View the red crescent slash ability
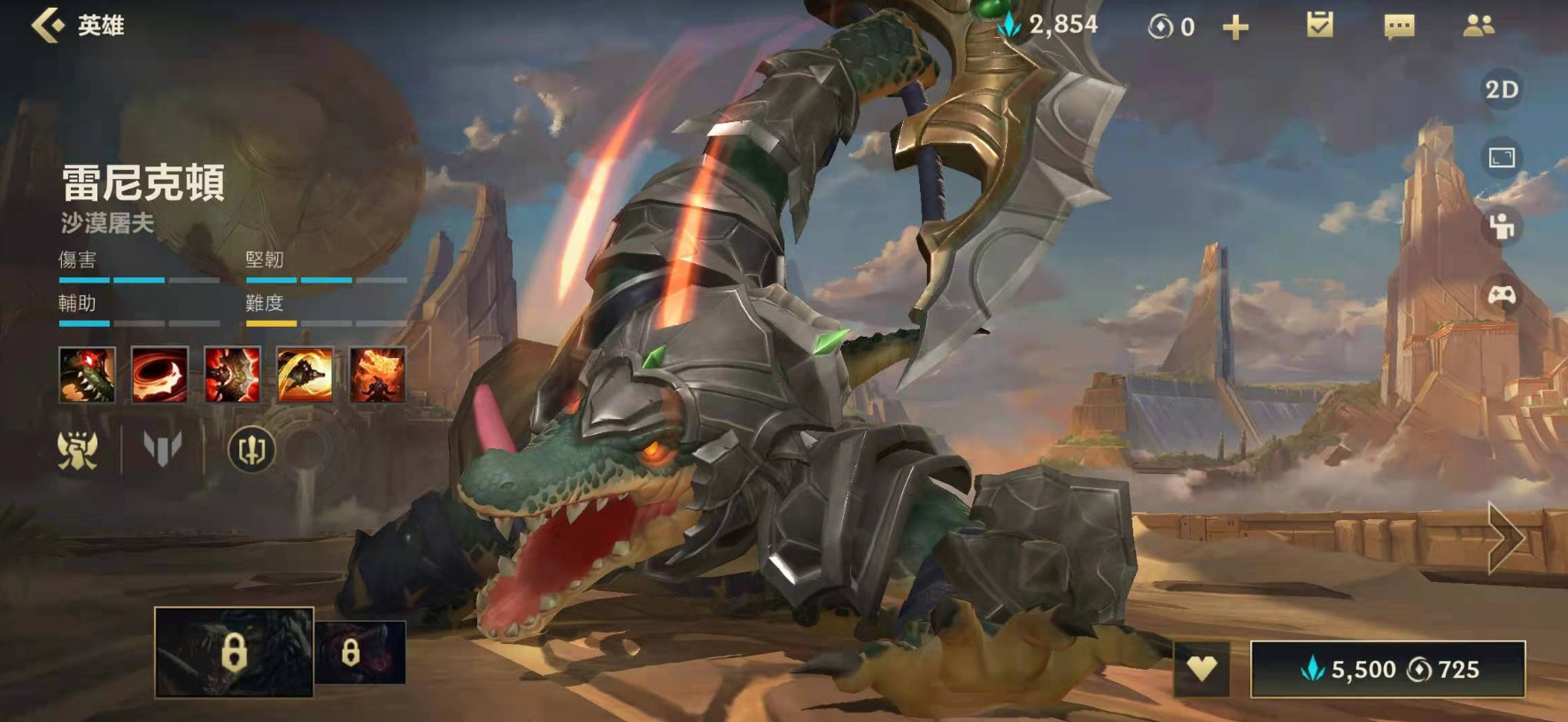The height and width of the screenshot is (722, 1568). [159, 375]
